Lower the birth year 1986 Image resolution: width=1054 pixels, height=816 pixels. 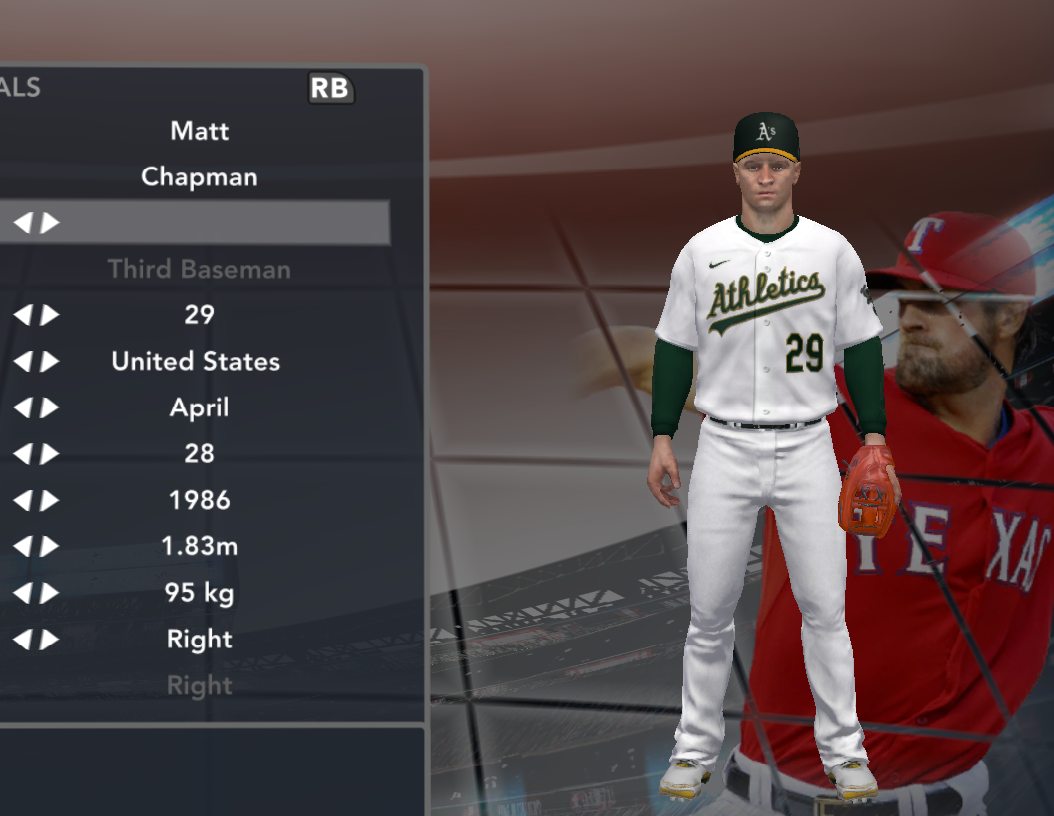click(22, 500)
